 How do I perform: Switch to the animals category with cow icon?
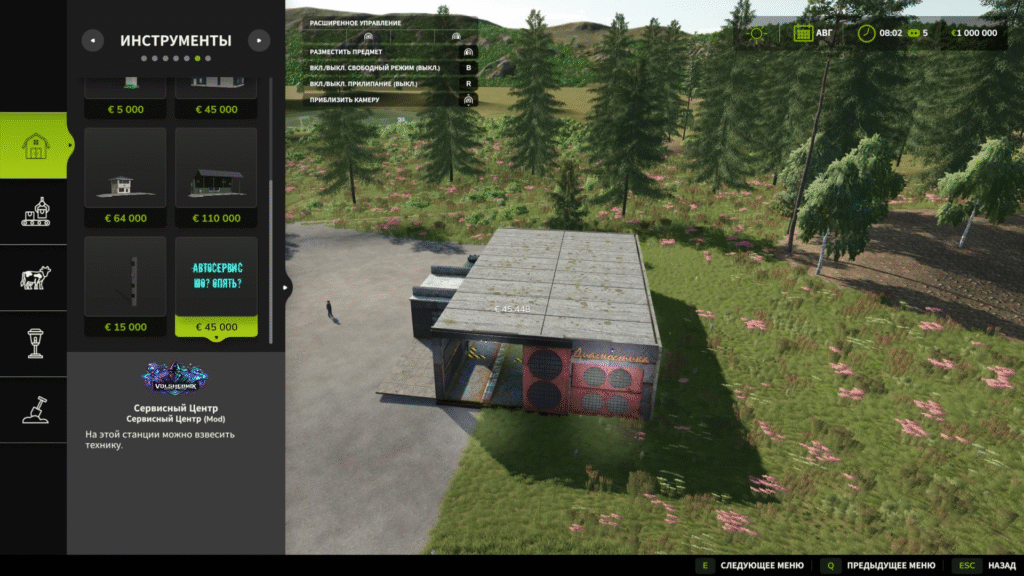34,278
